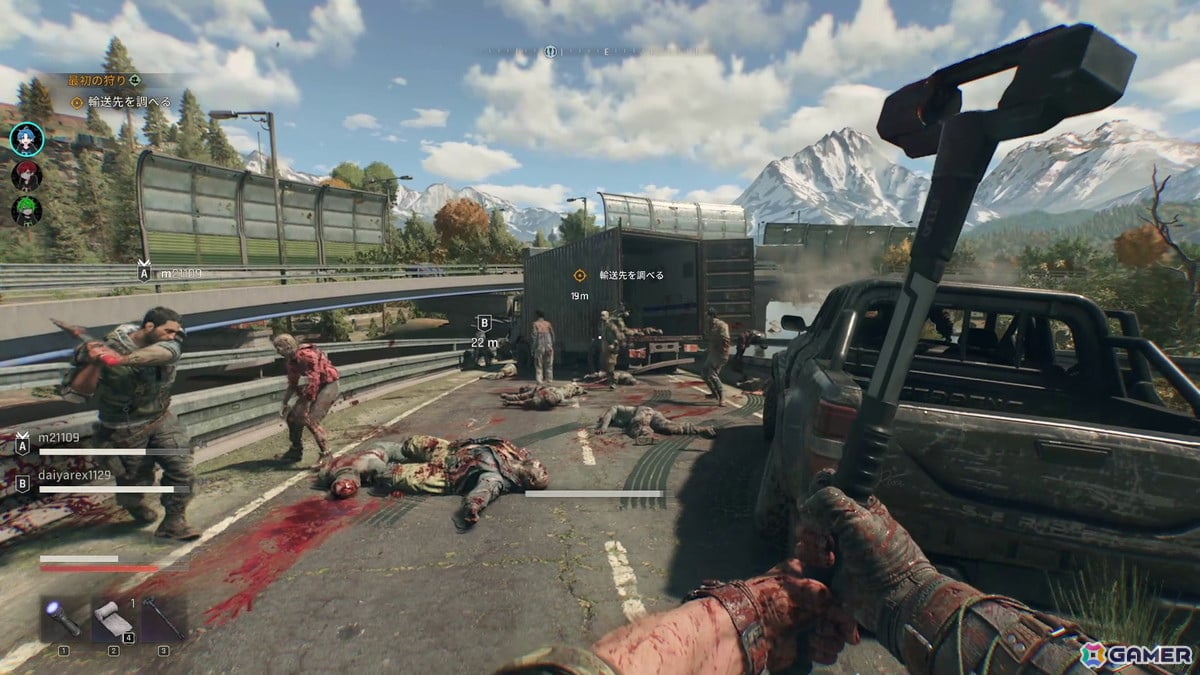Click the orange objective waypoint marker on the truck

point(579,275)
